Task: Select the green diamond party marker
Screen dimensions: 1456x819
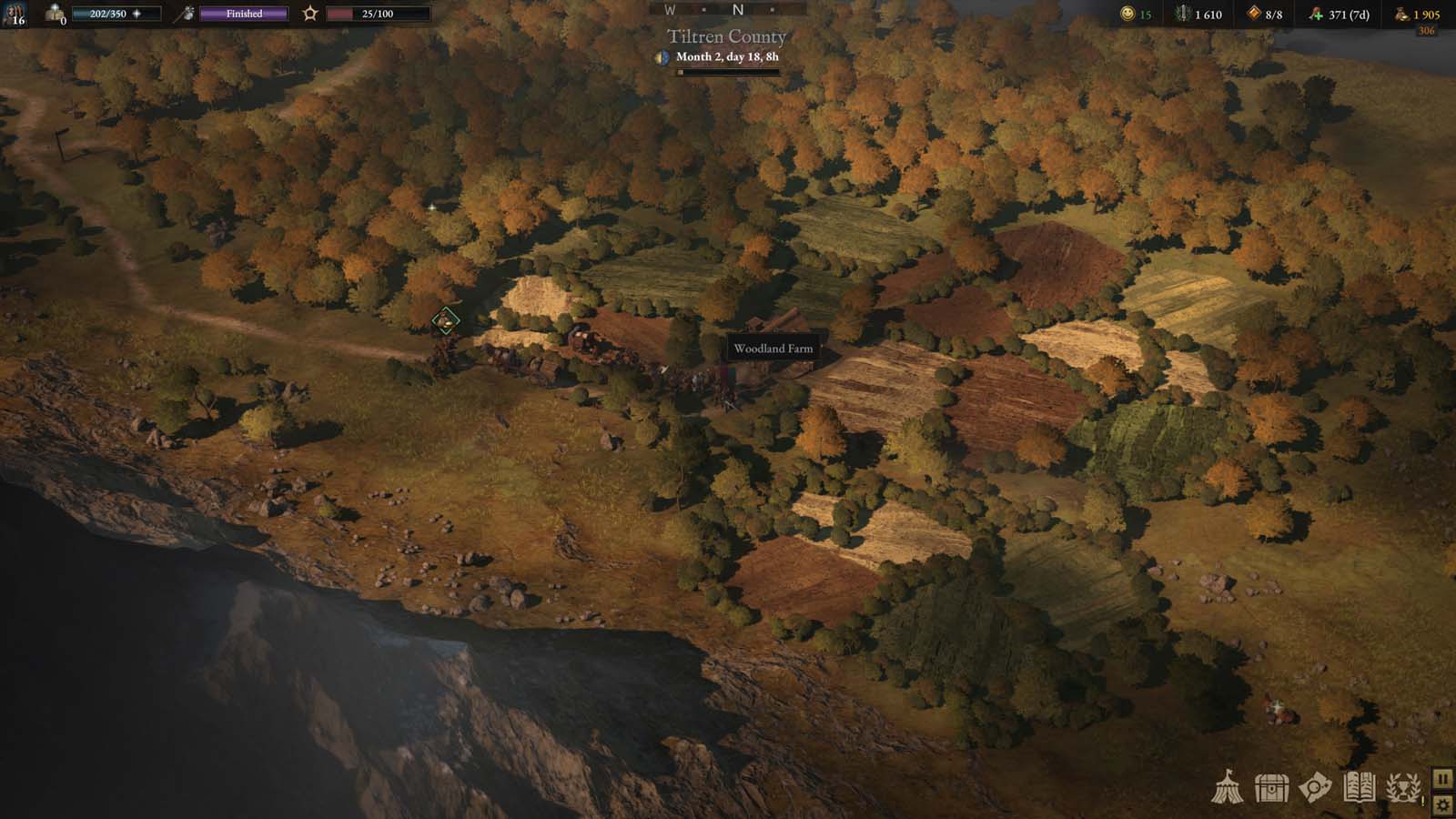Action: click(x=443, y=320)
